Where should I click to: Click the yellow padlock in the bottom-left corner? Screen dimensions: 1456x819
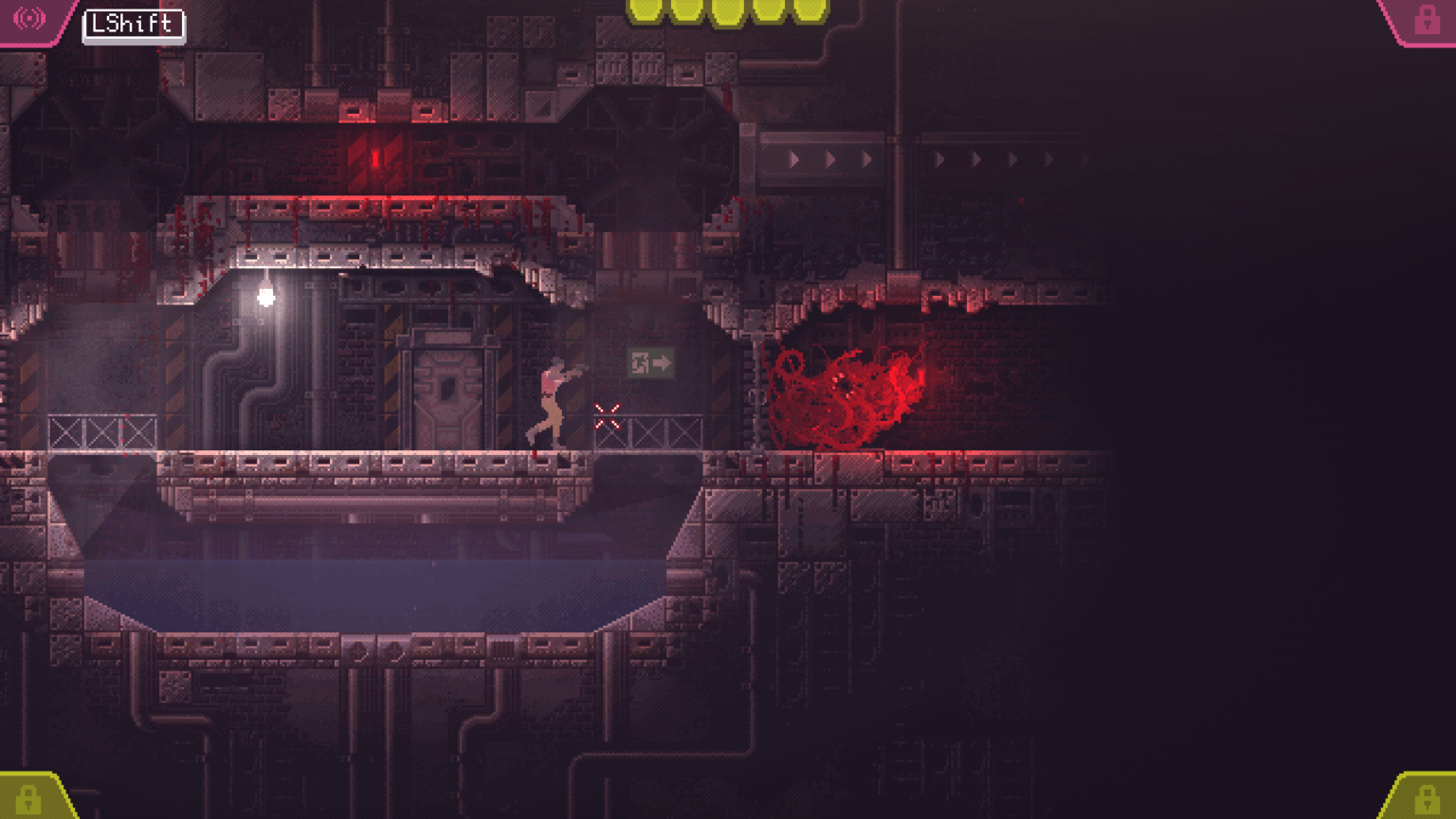27,799
